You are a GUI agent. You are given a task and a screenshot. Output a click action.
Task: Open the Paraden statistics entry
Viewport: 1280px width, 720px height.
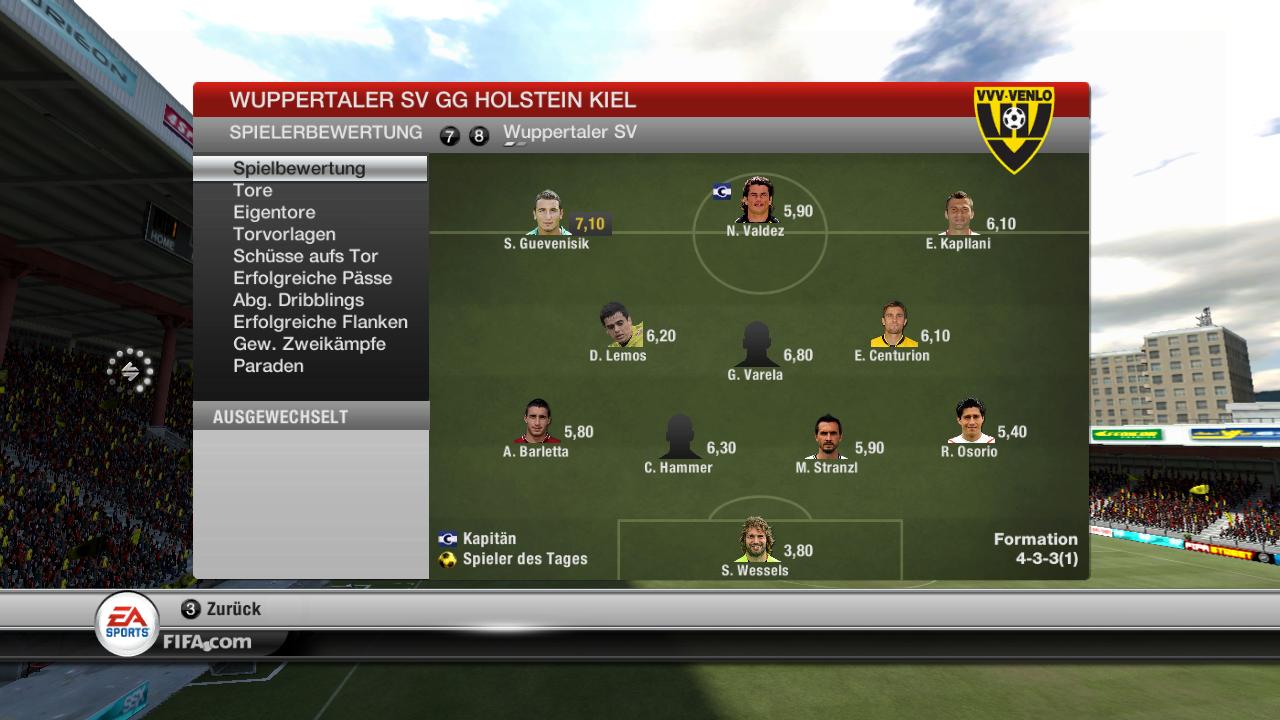tap(268, 366)
